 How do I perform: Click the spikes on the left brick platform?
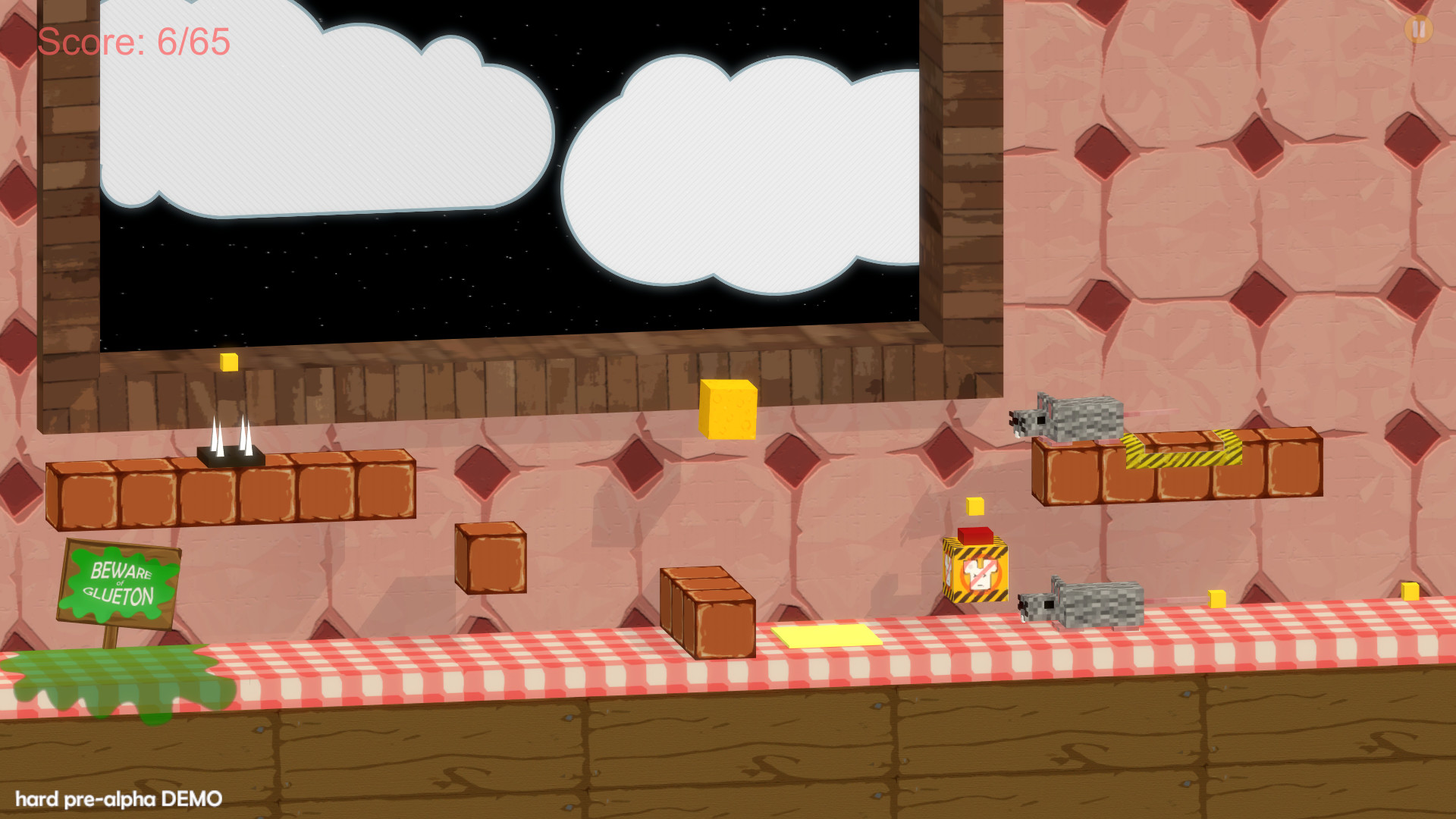(x=230, y=440)
